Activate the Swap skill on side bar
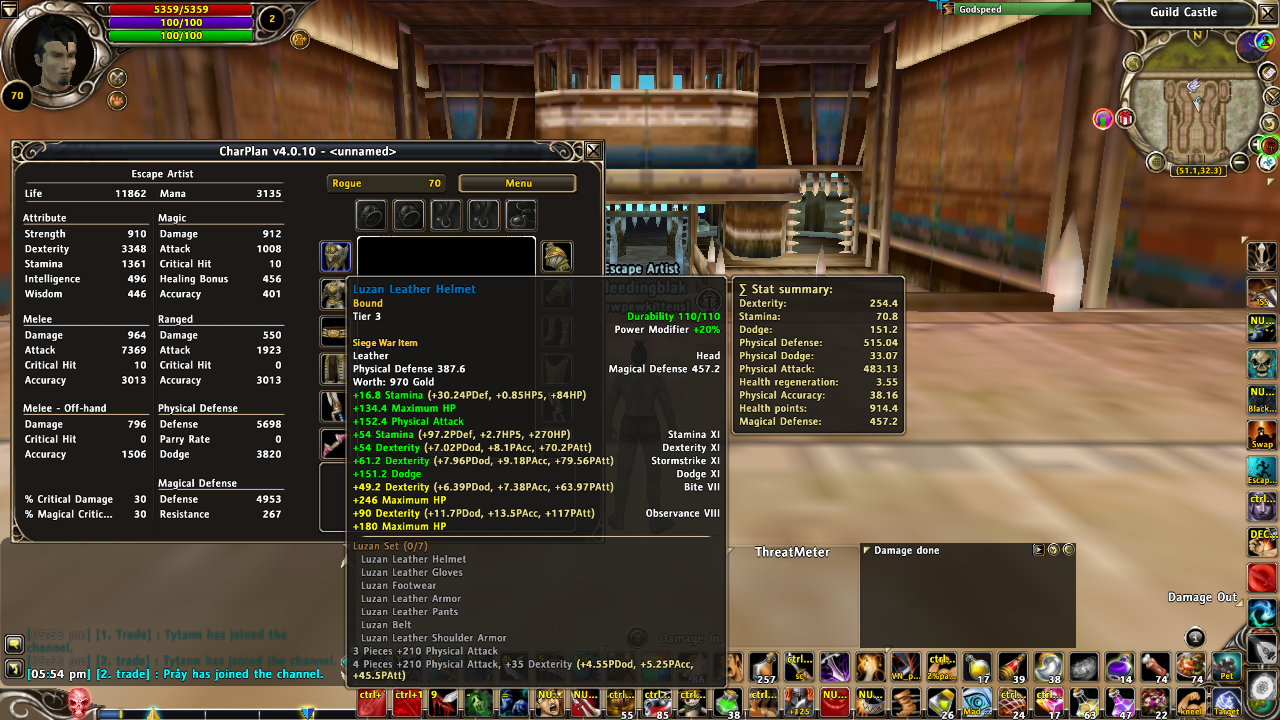Image resolution: width=1280 pixels, height=720 pixels. click(x=1261, y=435)
